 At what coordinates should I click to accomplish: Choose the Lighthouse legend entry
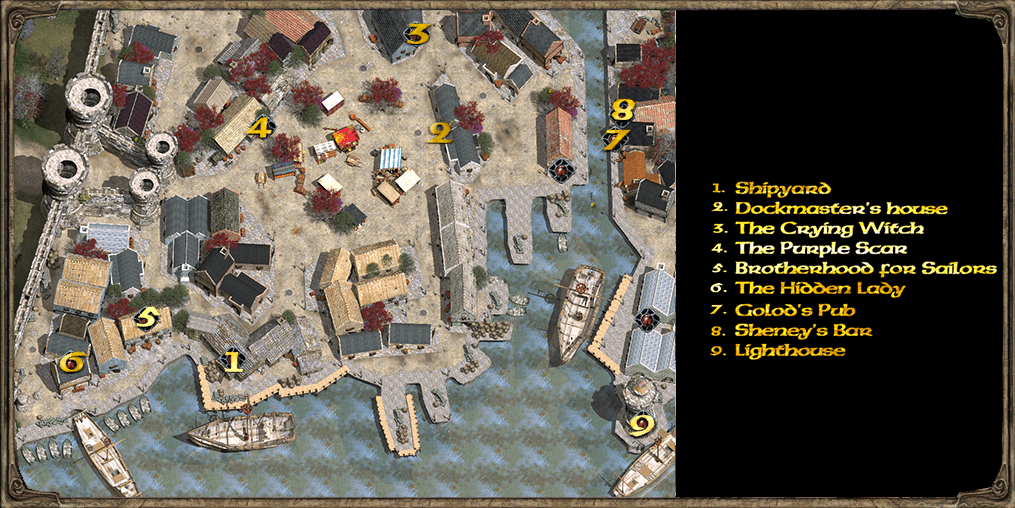[790, 351]
